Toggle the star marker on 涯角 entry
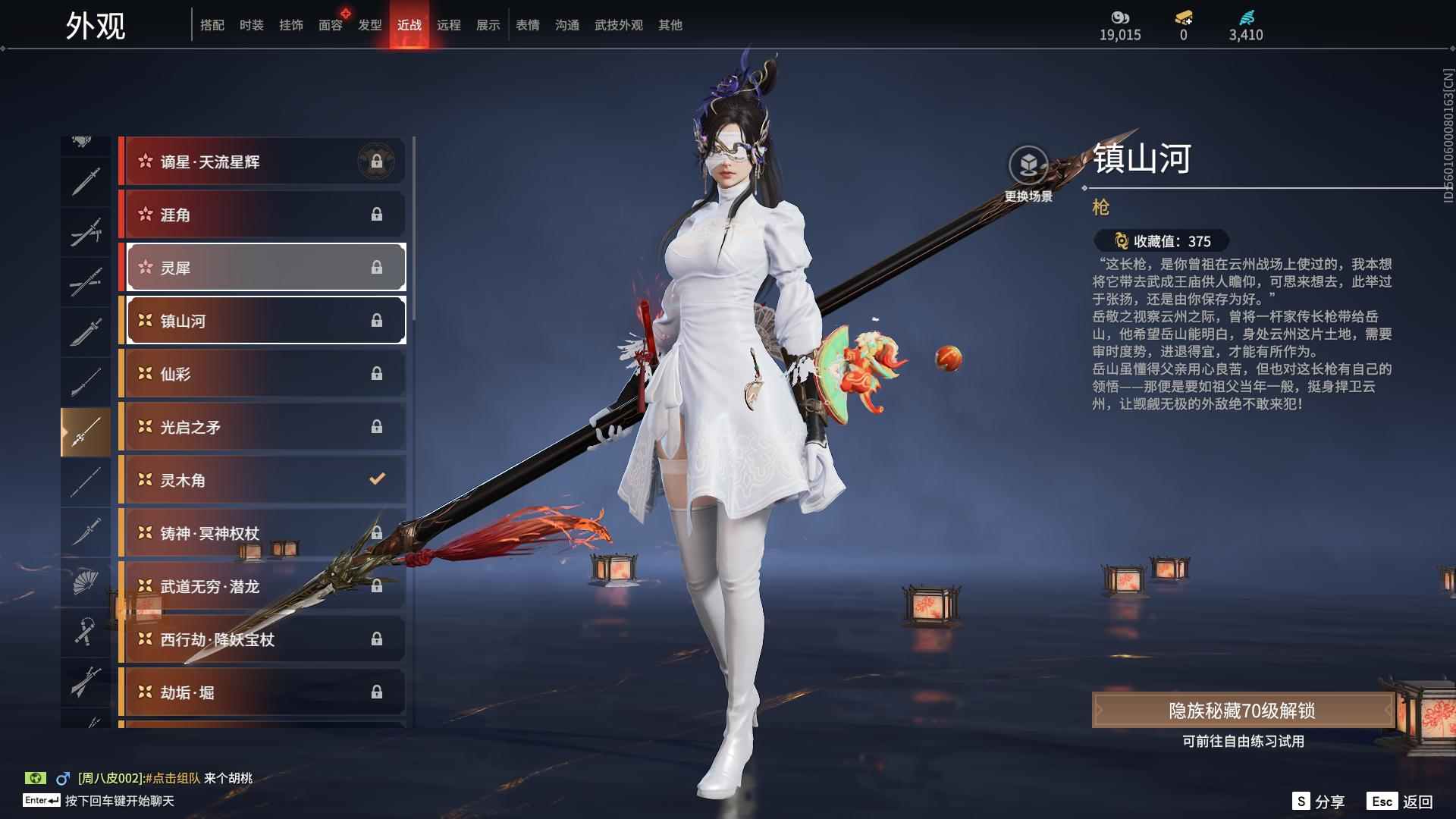Image resolution: width=1456 pixels, height=819 pixels. pos(146,215)
